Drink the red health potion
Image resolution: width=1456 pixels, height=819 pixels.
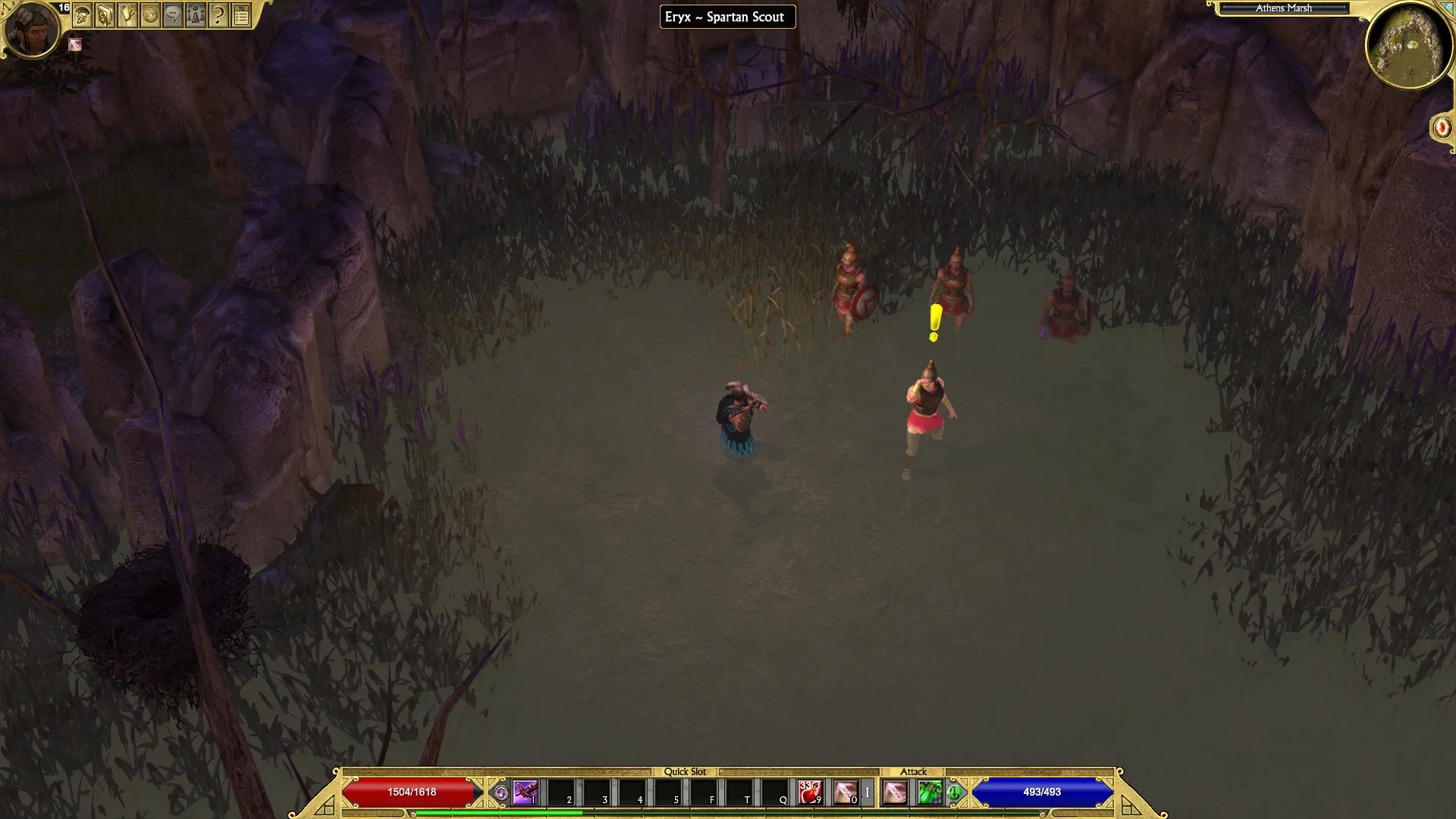click(x=810, y=792)
